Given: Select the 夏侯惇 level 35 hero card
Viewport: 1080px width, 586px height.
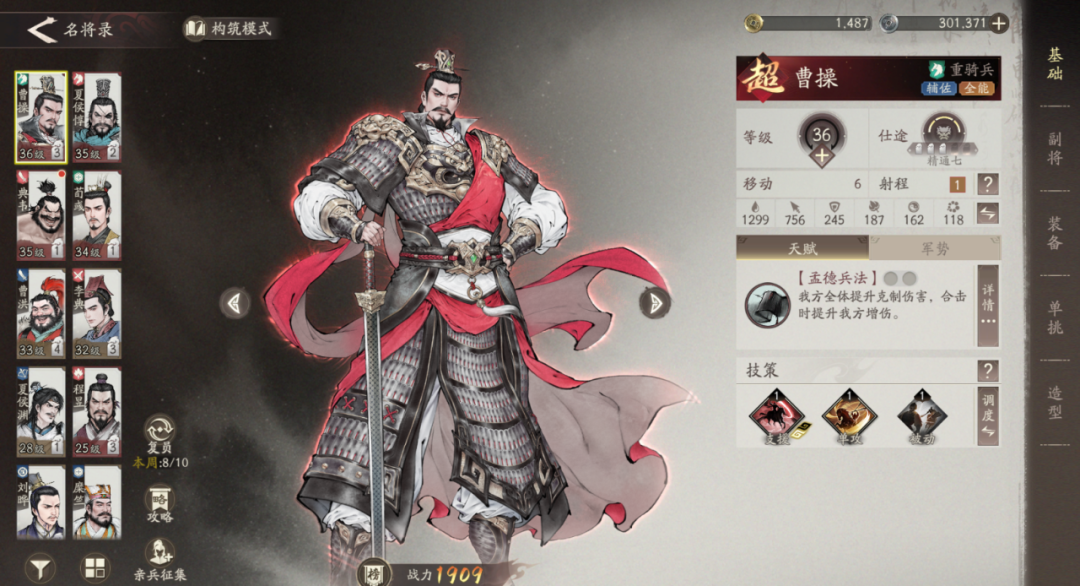Looking at the screenshot, I should [97, 118].
